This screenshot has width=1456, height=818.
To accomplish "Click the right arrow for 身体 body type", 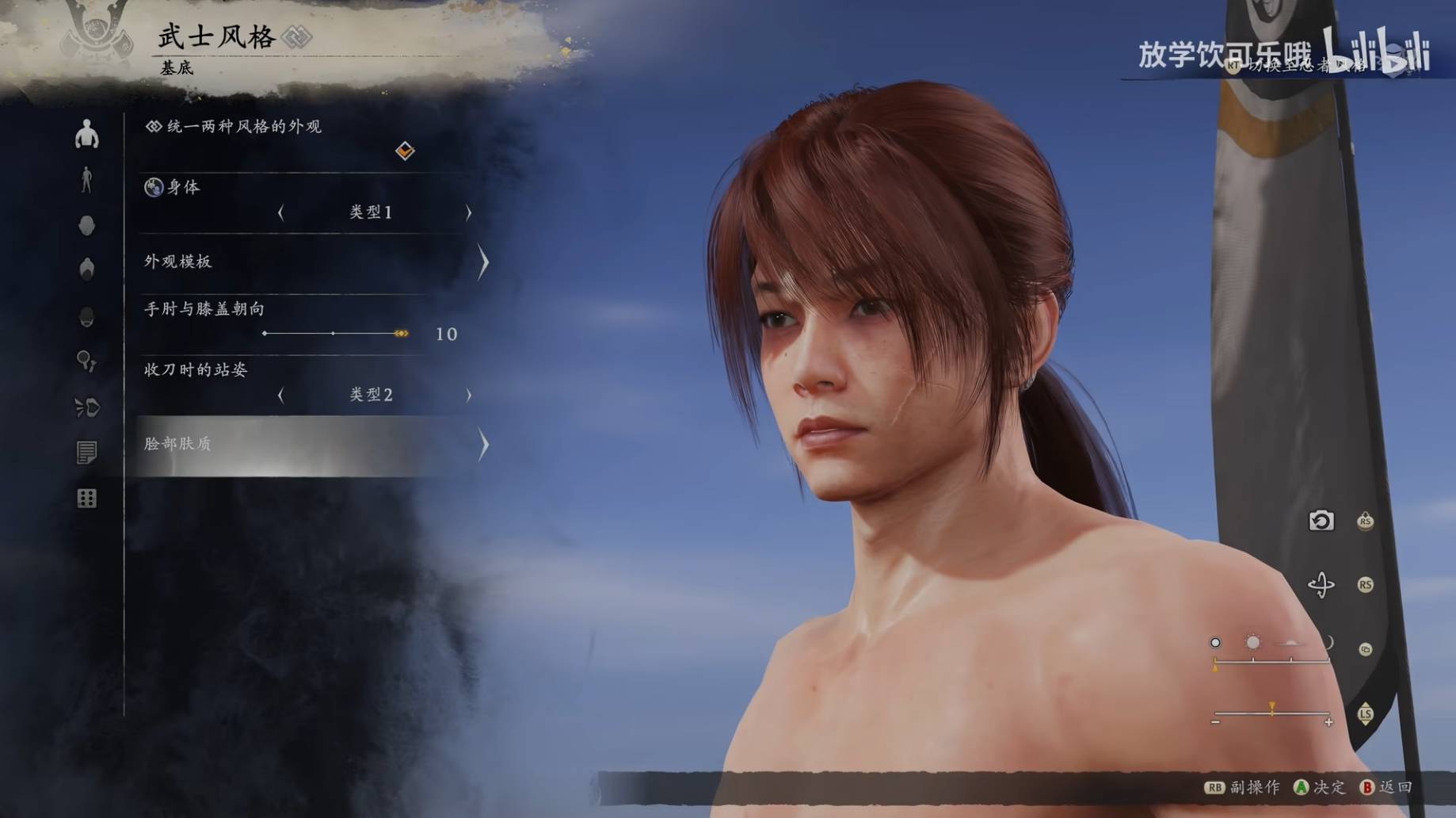I will pyautogui.click(x=468, y=212).
